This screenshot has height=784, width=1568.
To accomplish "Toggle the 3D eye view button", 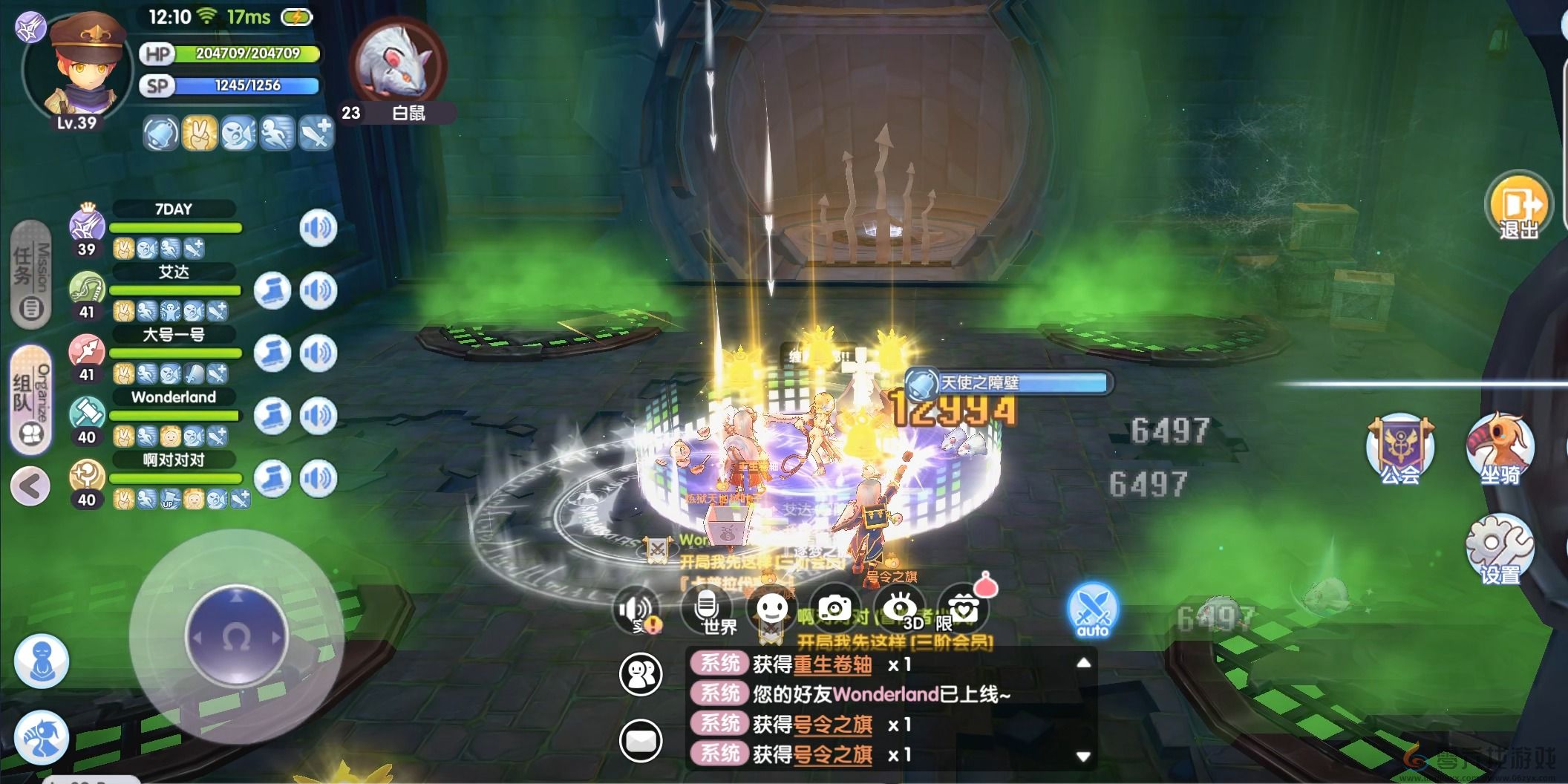I will pos(899,610).
